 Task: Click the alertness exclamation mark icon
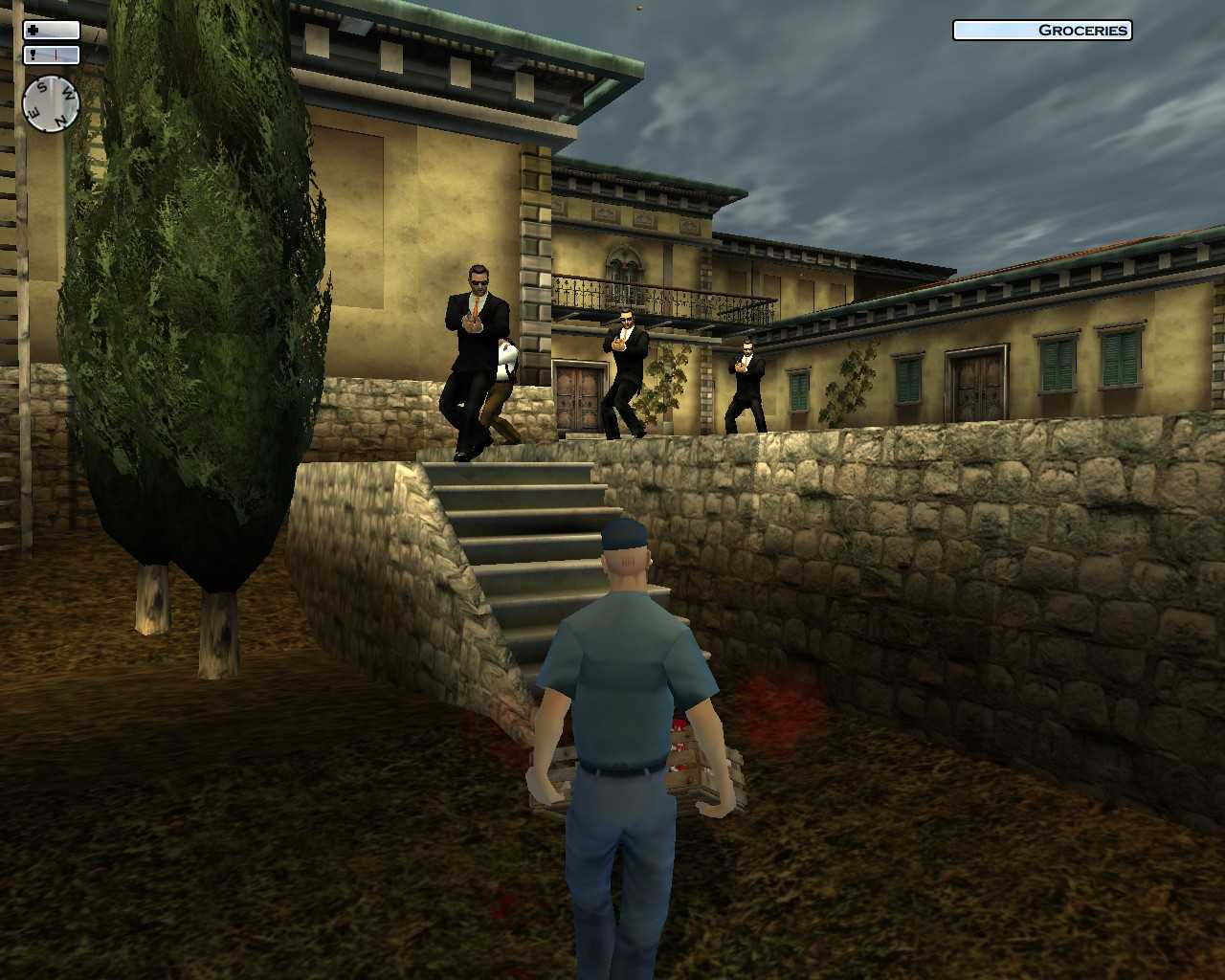[x=33, y=55]
